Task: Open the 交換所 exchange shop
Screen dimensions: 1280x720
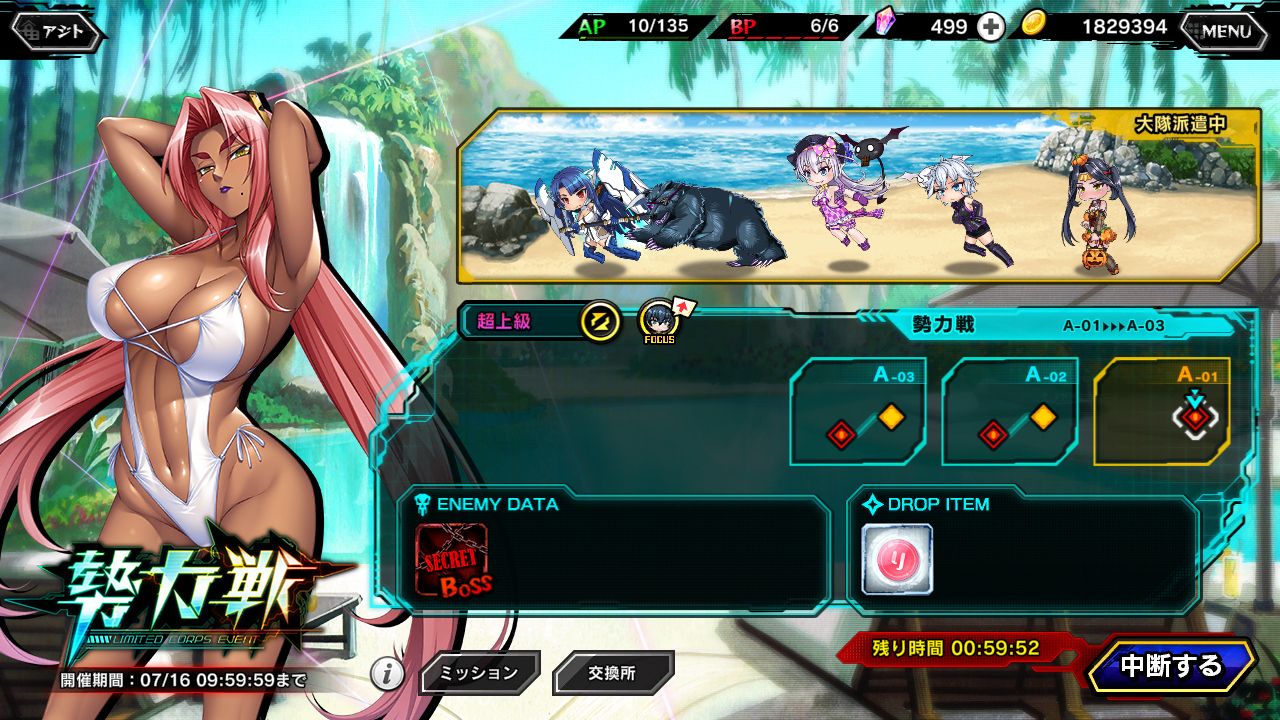Action: click(613, 673)
